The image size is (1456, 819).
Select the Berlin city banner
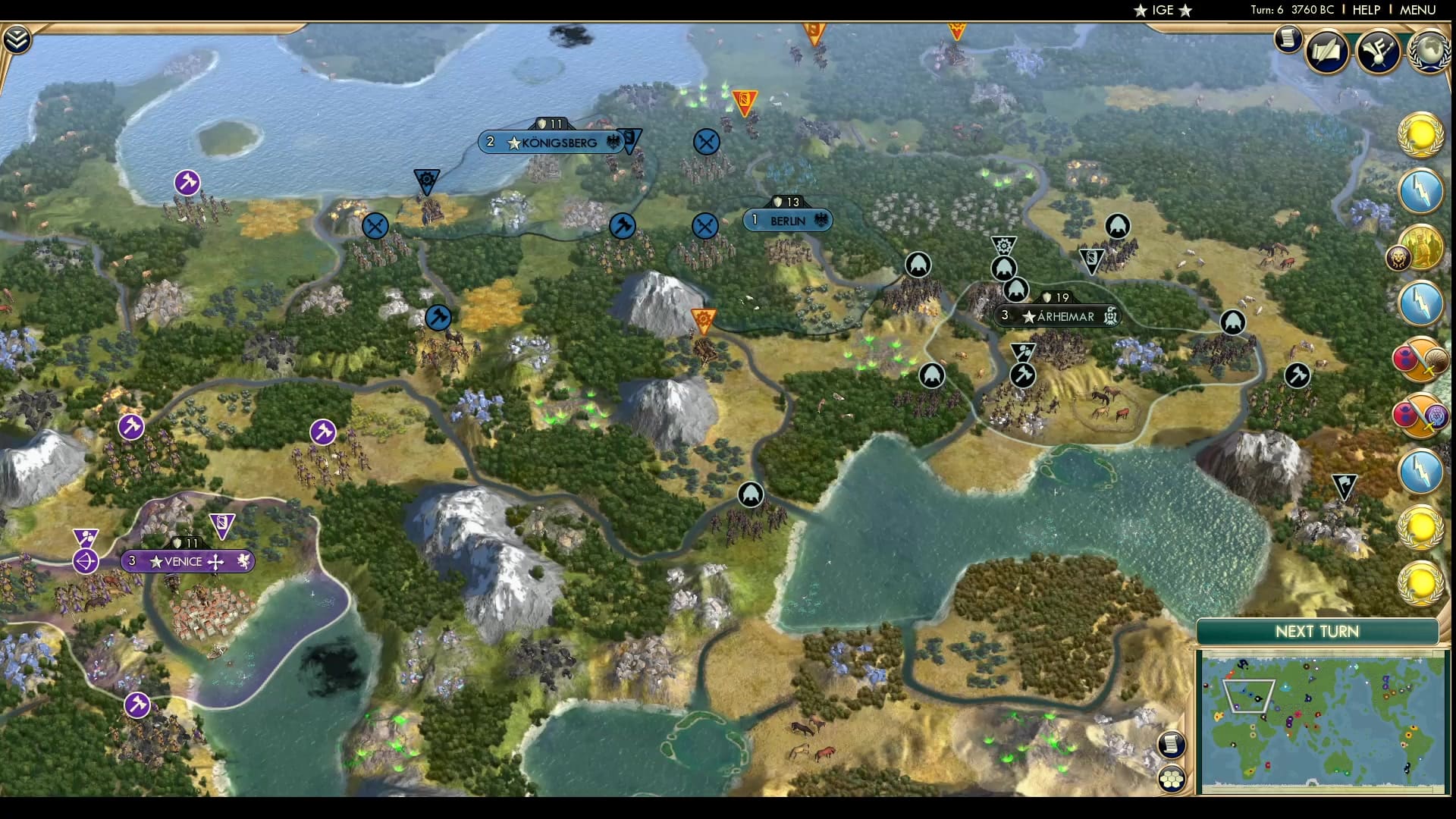(787, 220)
